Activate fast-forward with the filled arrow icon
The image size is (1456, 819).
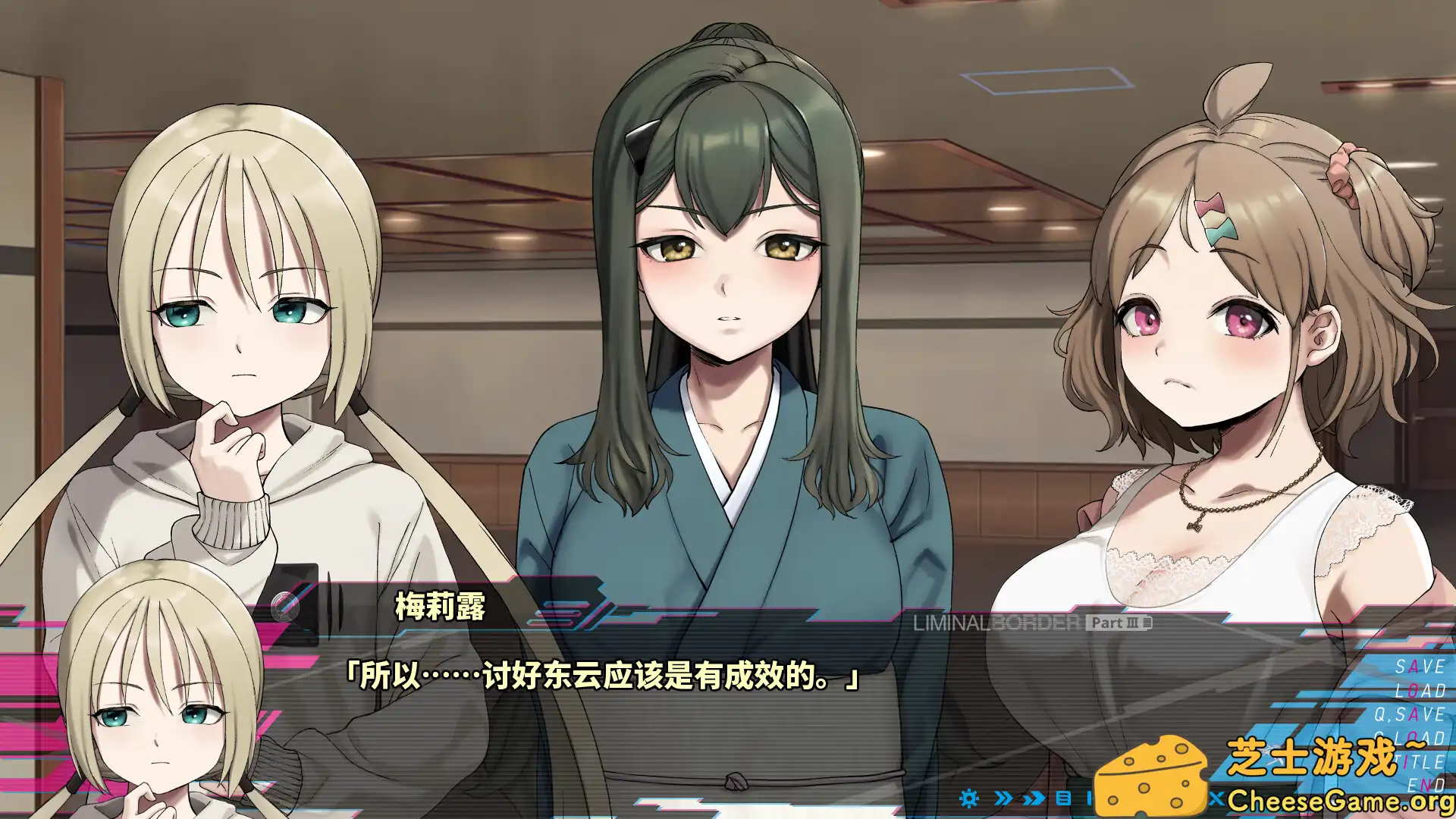1033,798
